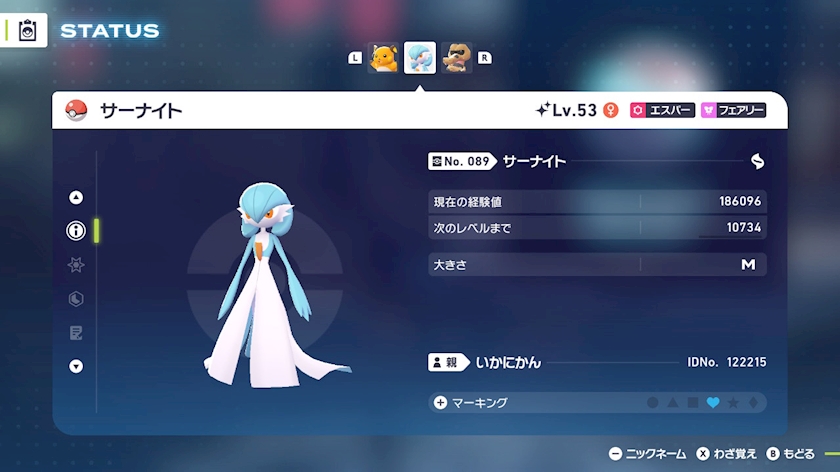Toggle the blue heart marking
The image size is (840, 472).
(x=713, y=403)
